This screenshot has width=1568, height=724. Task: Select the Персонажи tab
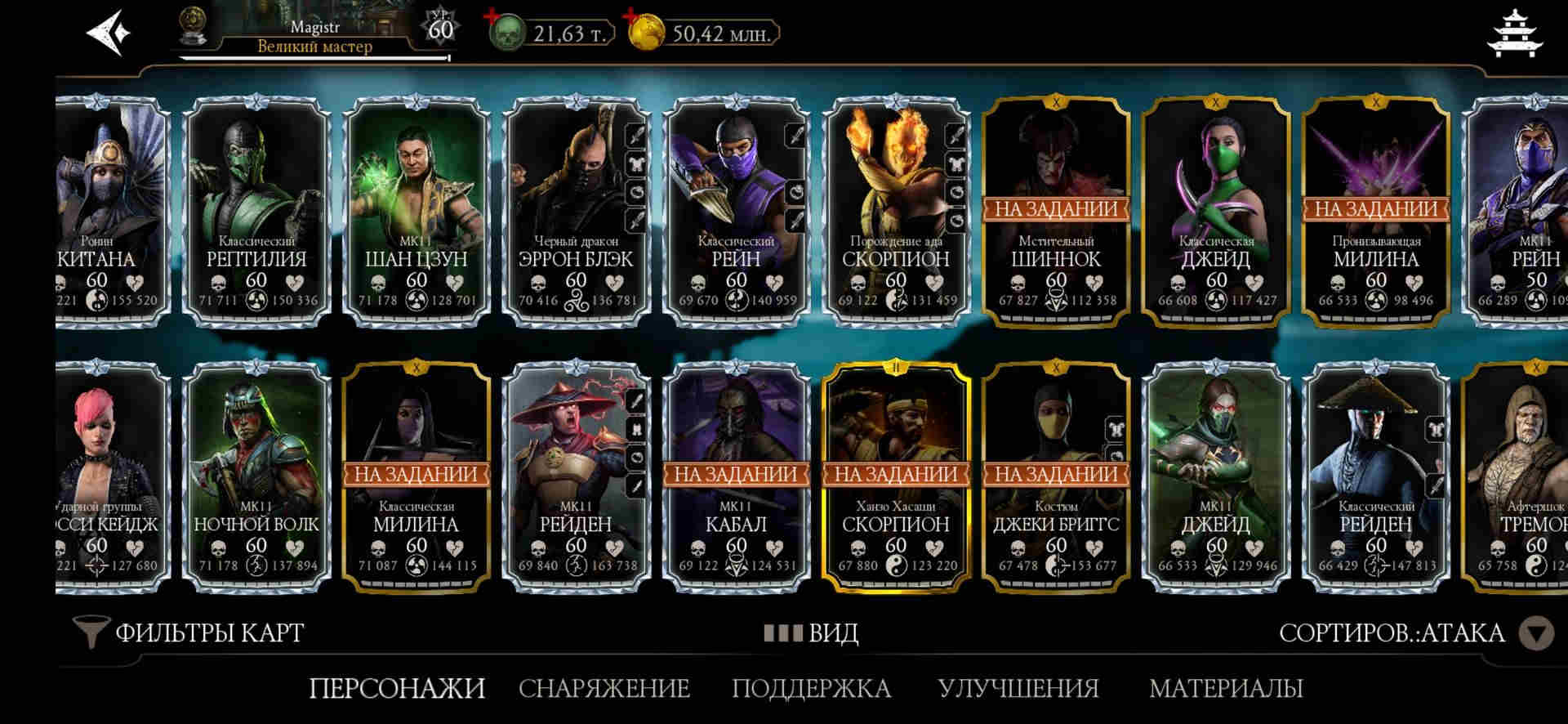pos(397,688)
